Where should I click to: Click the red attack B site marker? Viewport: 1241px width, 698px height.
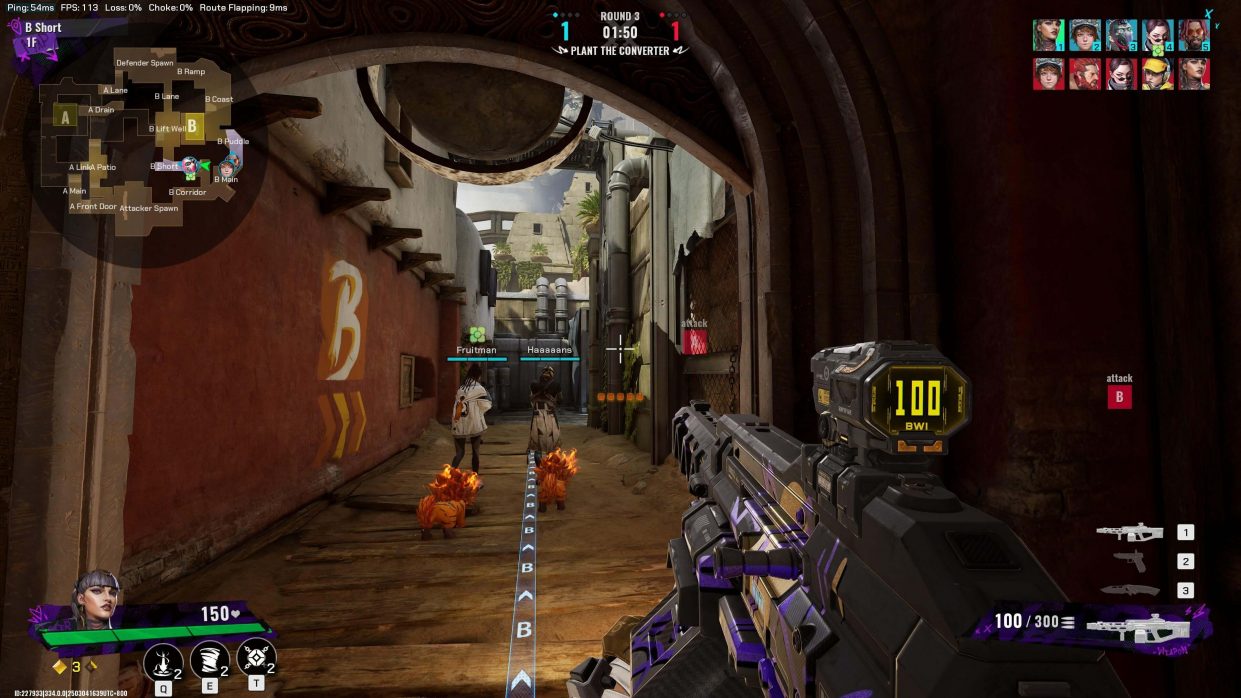click(x=1118, y=397)
